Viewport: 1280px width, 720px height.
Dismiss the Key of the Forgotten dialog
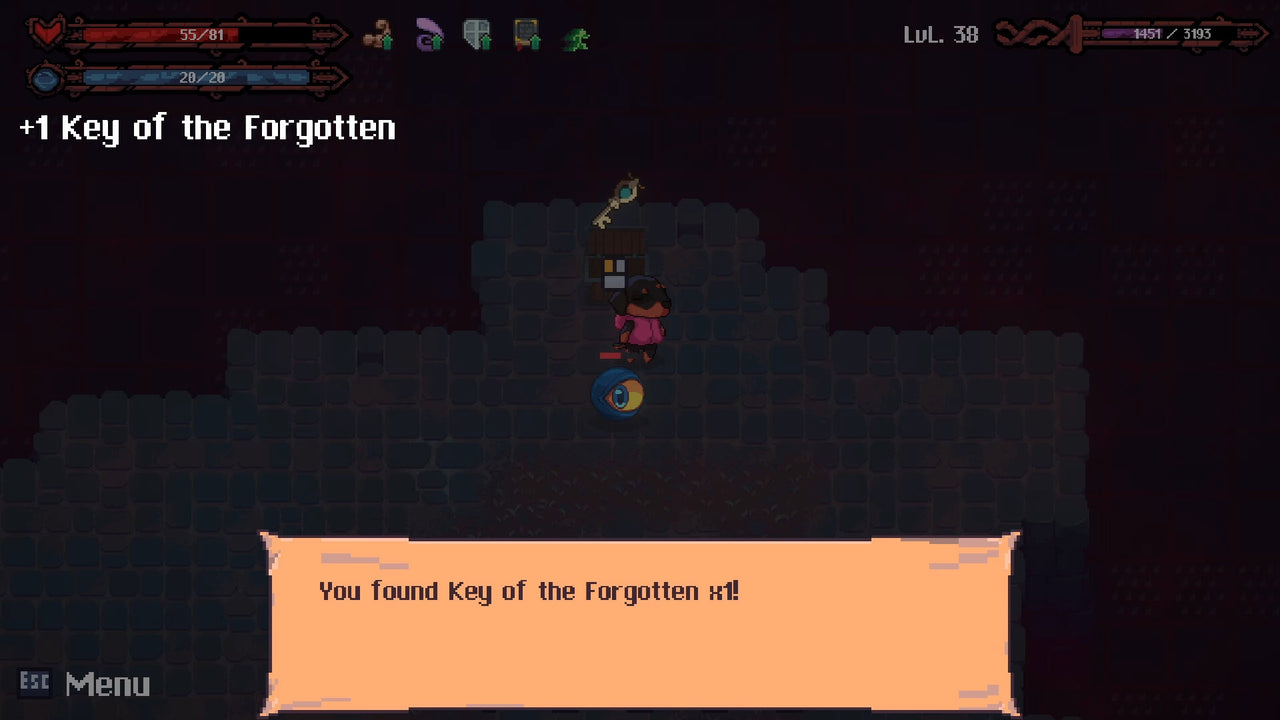click(x=638, y=620)
